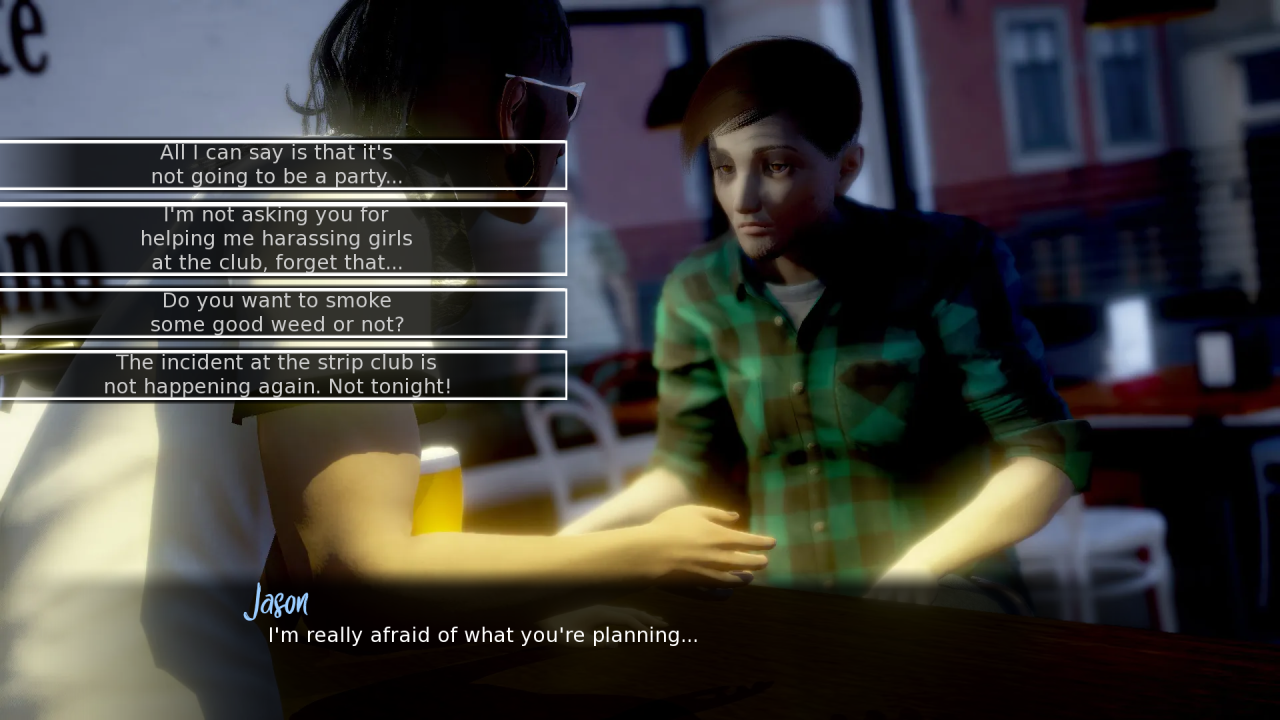Select the "harassing girls at the club" reply
Screen dimensions: 1280x720
(x=277, y=239)
